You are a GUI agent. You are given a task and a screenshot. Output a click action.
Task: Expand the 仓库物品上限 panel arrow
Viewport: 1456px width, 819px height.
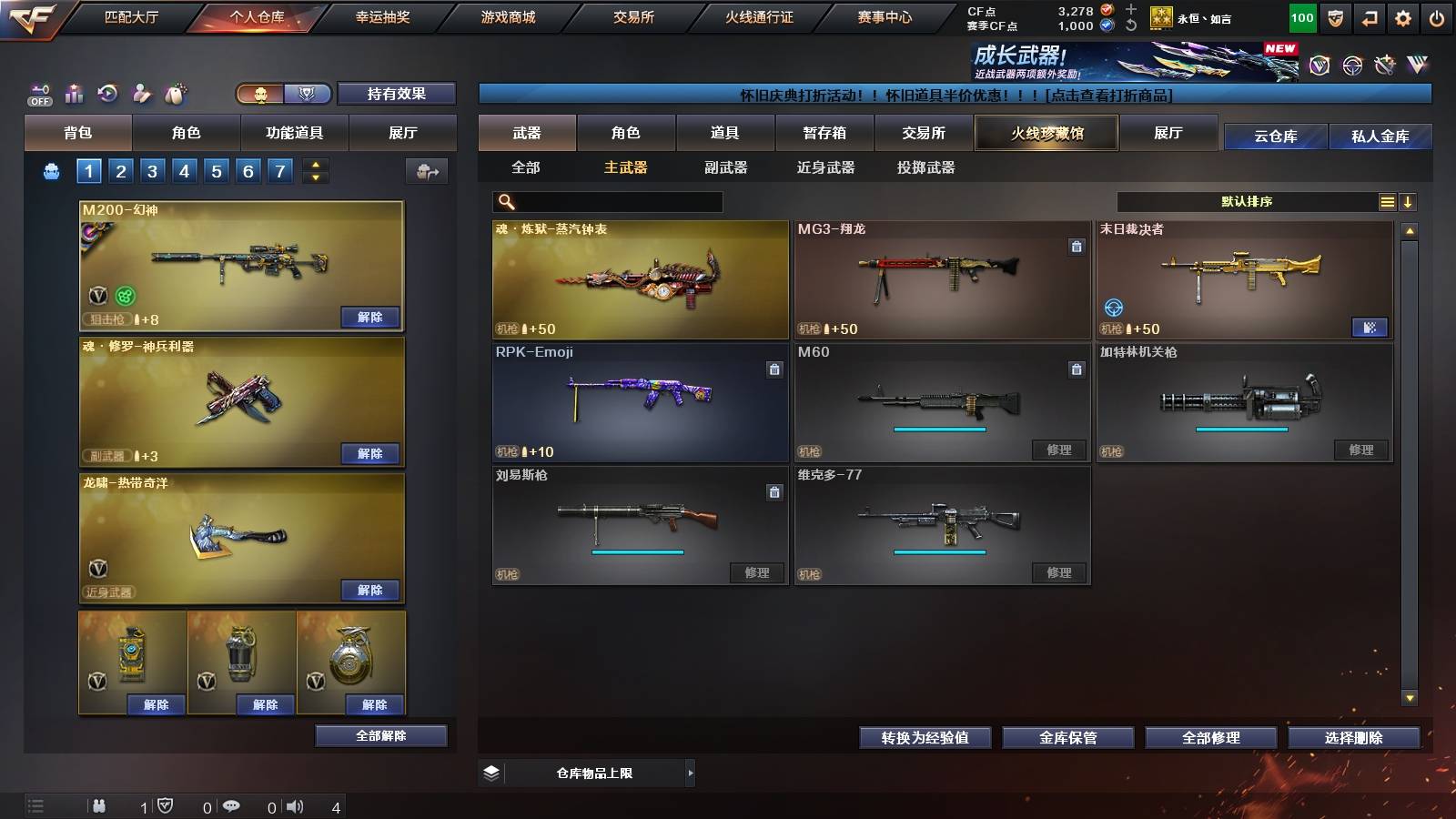(690, 773)
